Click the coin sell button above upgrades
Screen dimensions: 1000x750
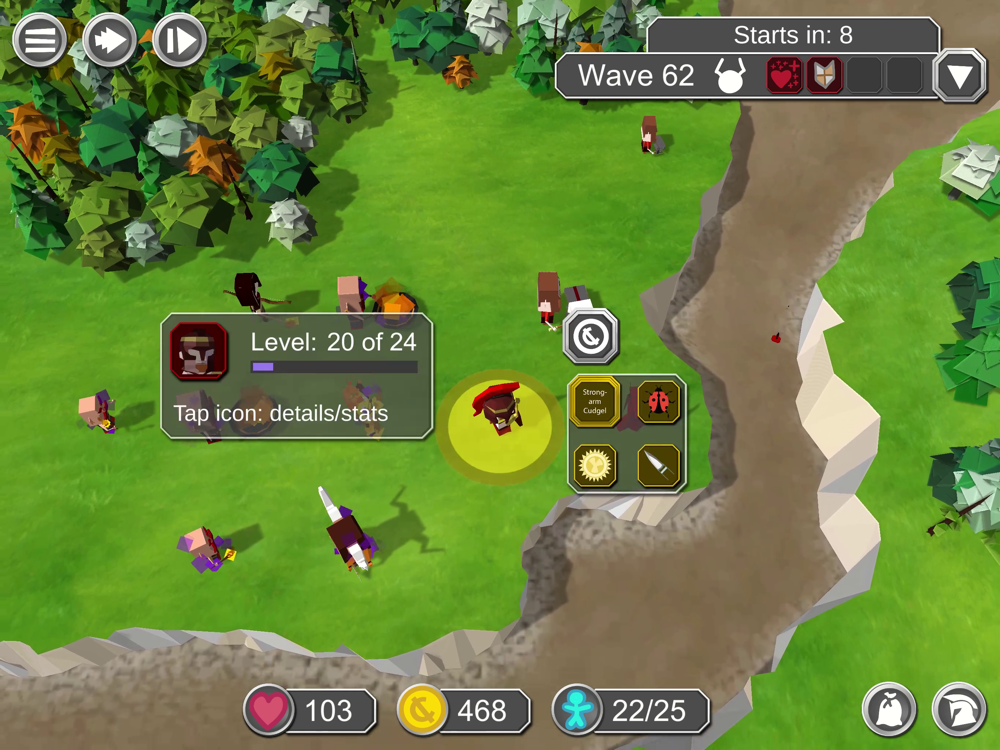click(591, 338)
